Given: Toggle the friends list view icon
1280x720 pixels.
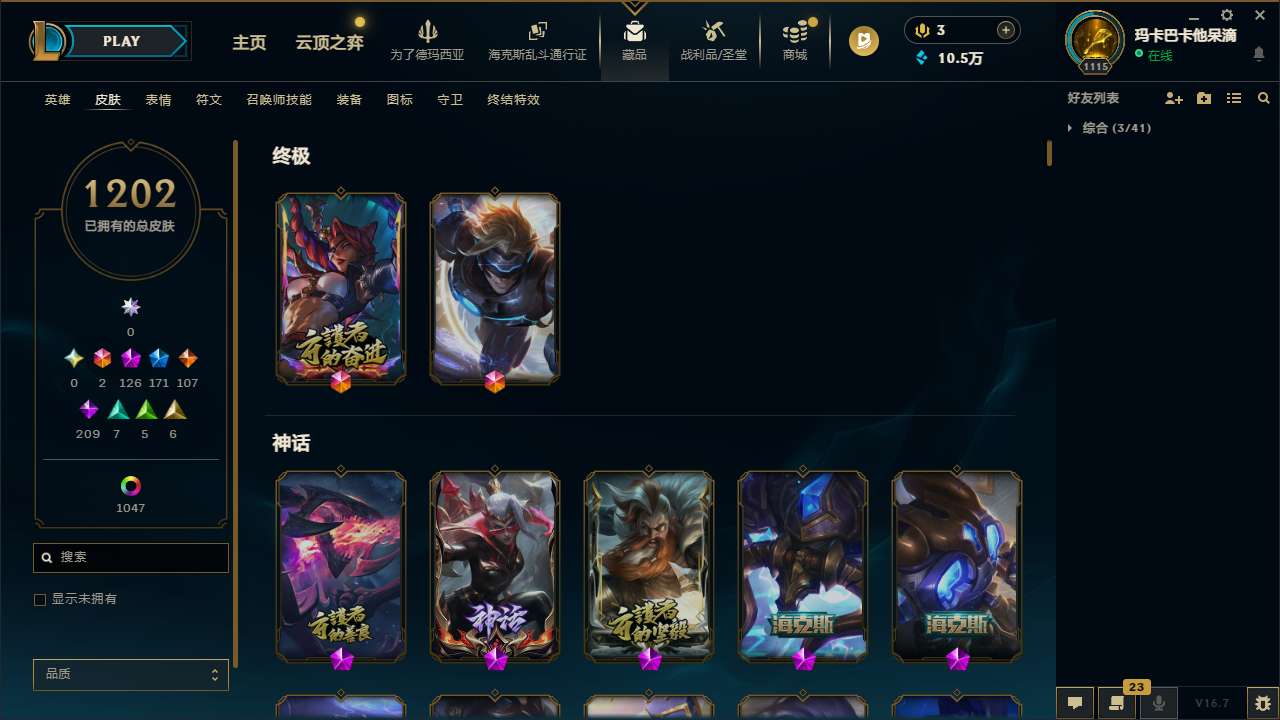Looking at the screenshot, I should [1234, 98].
